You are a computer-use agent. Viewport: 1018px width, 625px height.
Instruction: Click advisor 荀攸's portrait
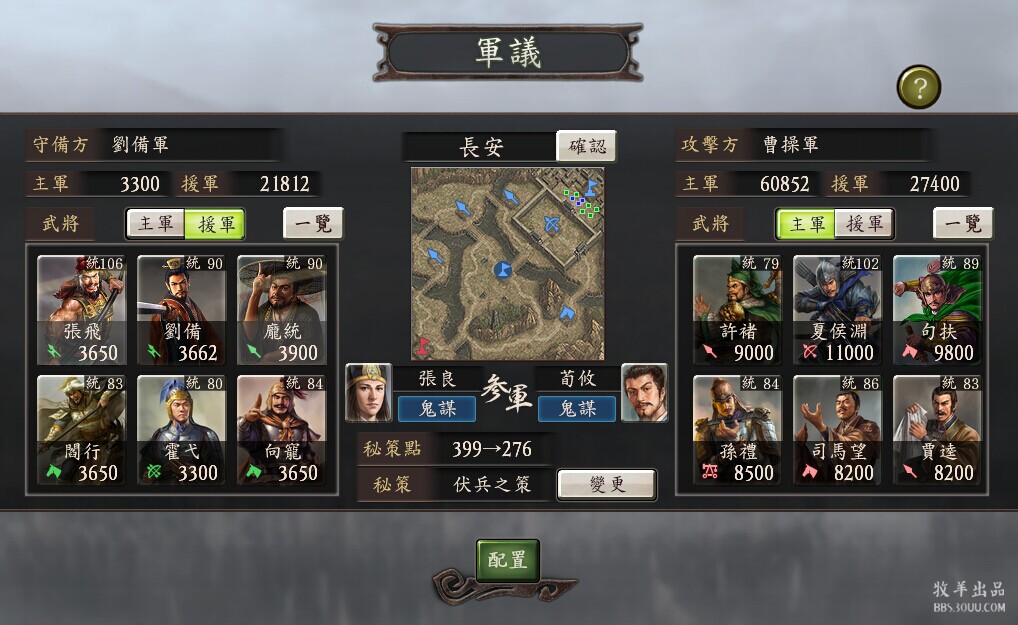644,393
